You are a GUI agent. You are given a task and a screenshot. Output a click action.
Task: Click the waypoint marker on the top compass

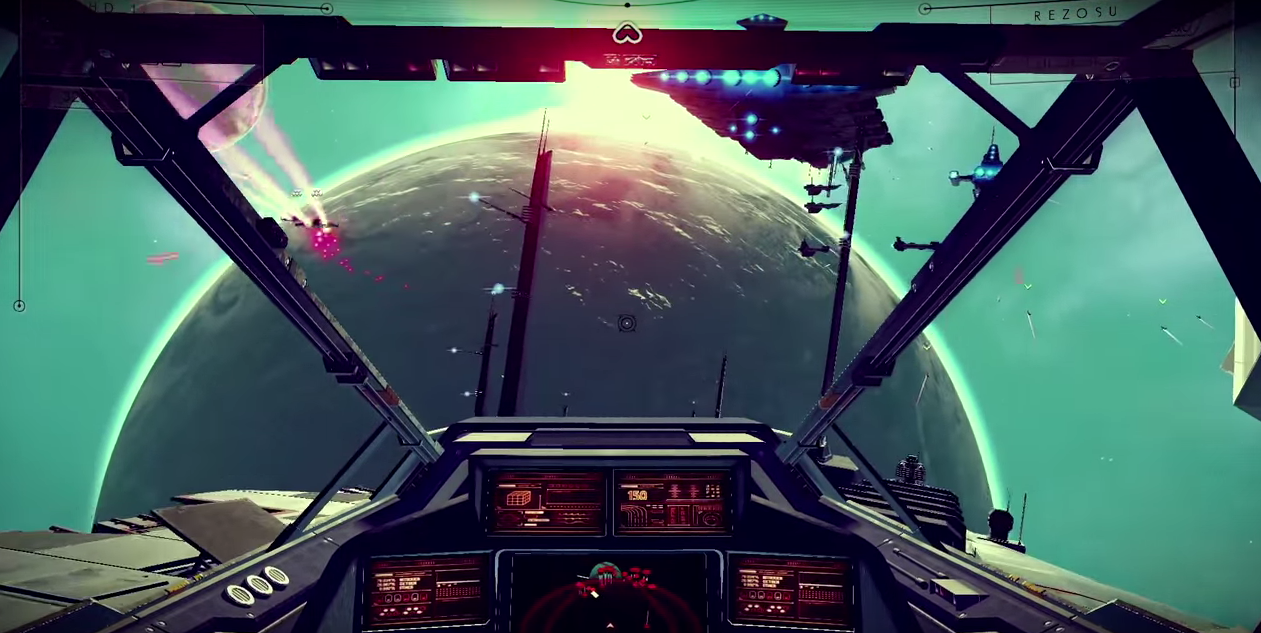(x=626, y=34)
